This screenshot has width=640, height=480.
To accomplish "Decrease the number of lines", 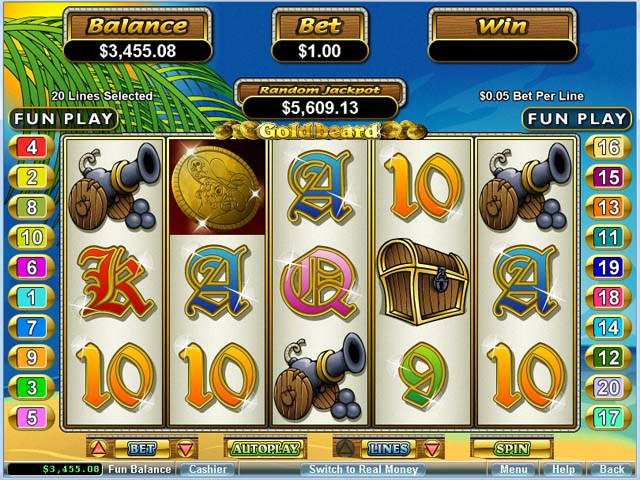I will point(432,448).
